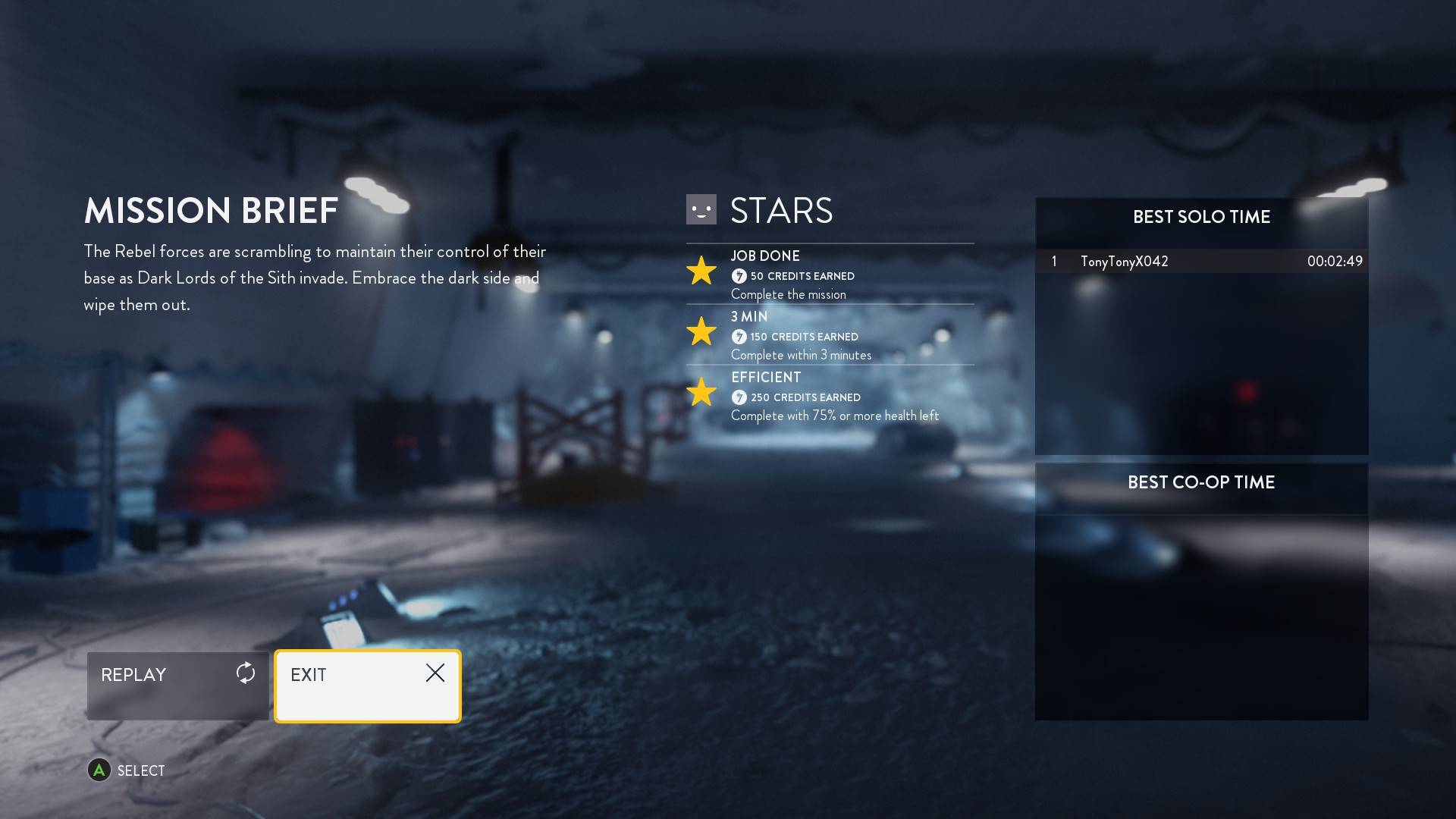
Task: Replay the mission
Action: 177,685
